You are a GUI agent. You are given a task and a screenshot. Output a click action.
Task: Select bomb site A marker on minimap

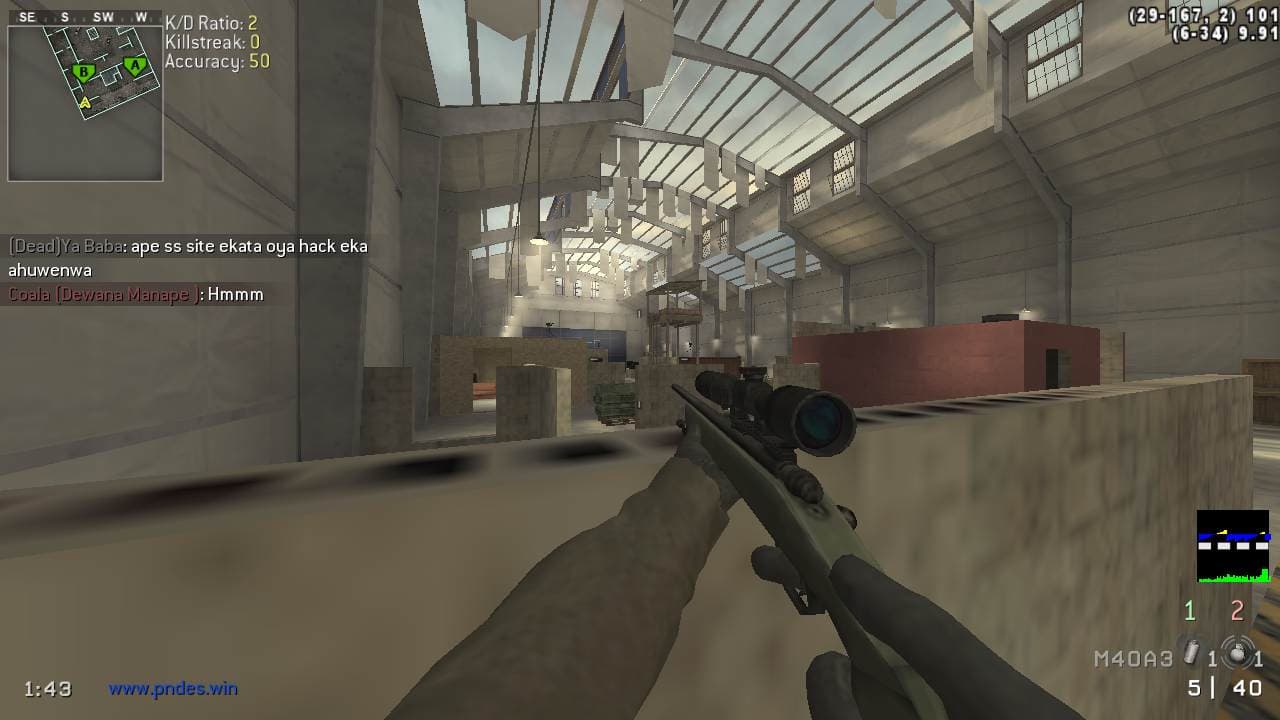[x=134, y=67]
